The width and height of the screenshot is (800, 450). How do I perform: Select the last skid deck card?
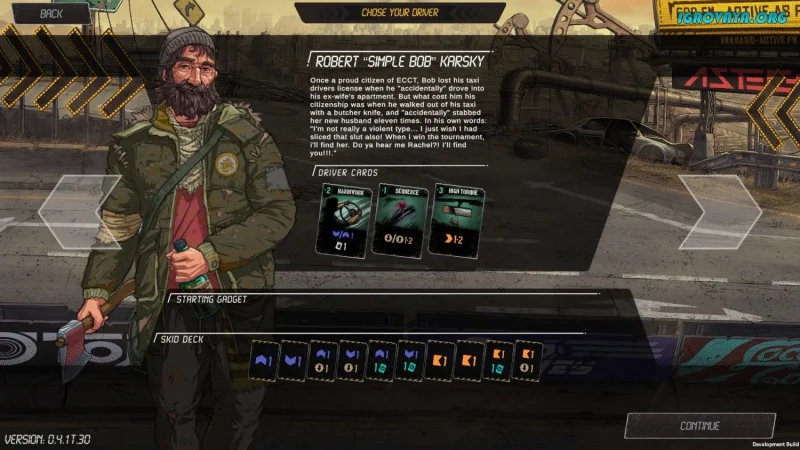tap(528, 360)
